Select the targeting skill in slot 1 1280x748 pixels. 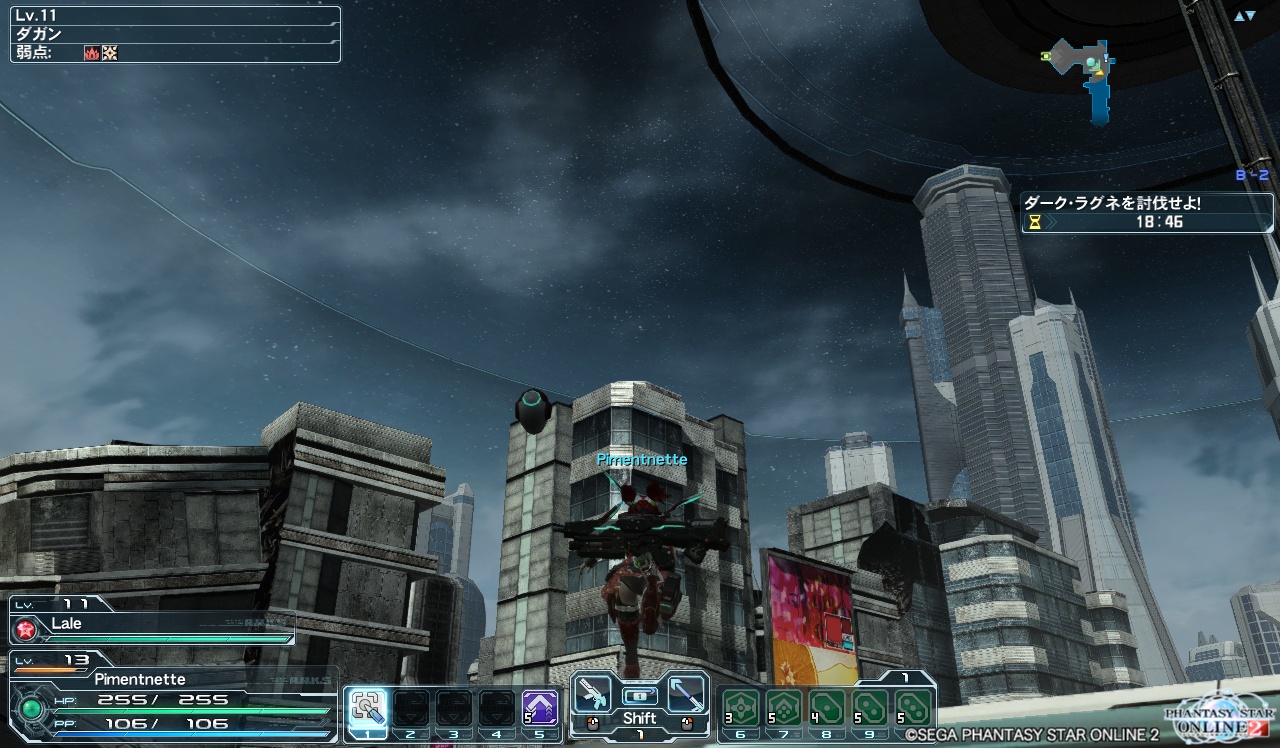tap(367, 708)
